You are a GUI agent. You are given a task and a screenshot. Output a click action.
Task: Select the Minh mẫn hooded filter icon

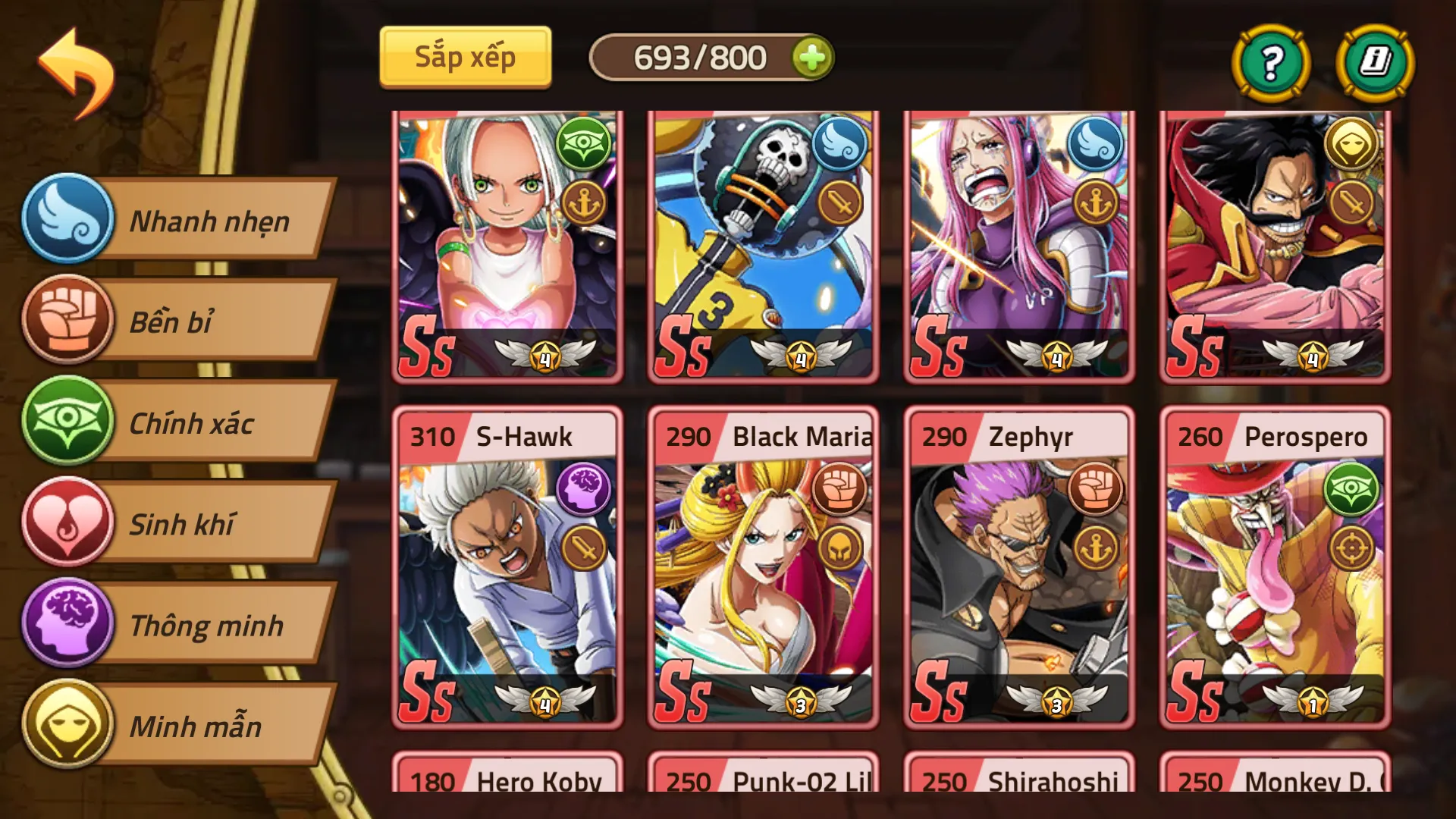coord(69,726)
